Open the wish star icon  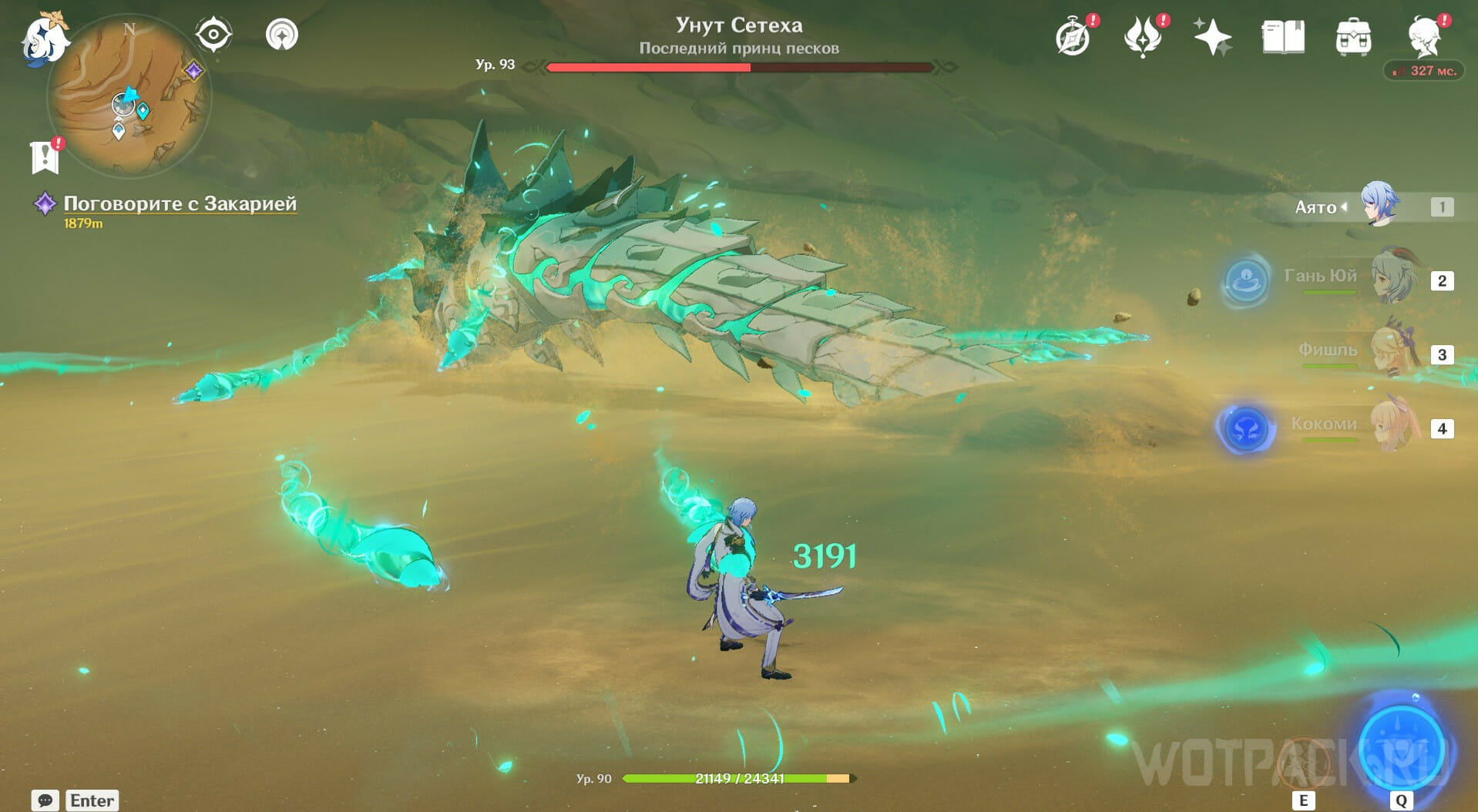(1212, 37)
